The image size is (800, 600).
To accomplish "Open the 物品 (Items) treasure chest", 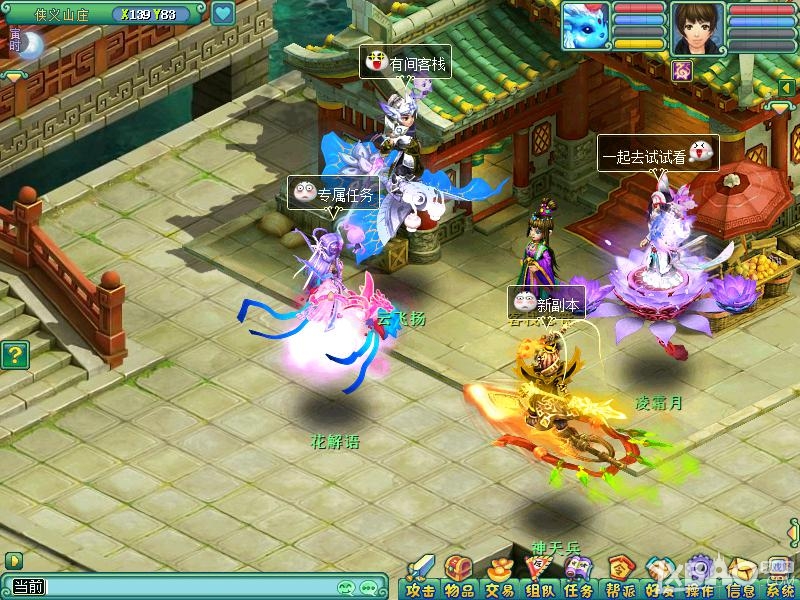I will click(x=459, y=576).
